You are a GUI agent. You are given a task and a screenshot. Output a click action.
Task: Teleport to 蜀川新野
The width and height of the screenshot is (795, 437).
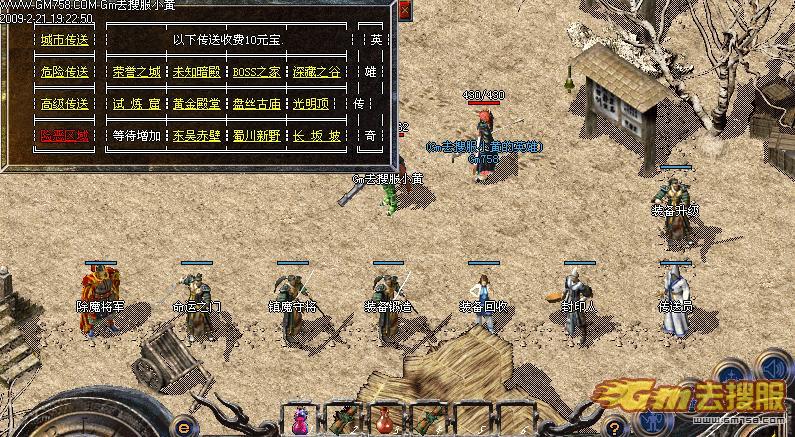[255, 134]
